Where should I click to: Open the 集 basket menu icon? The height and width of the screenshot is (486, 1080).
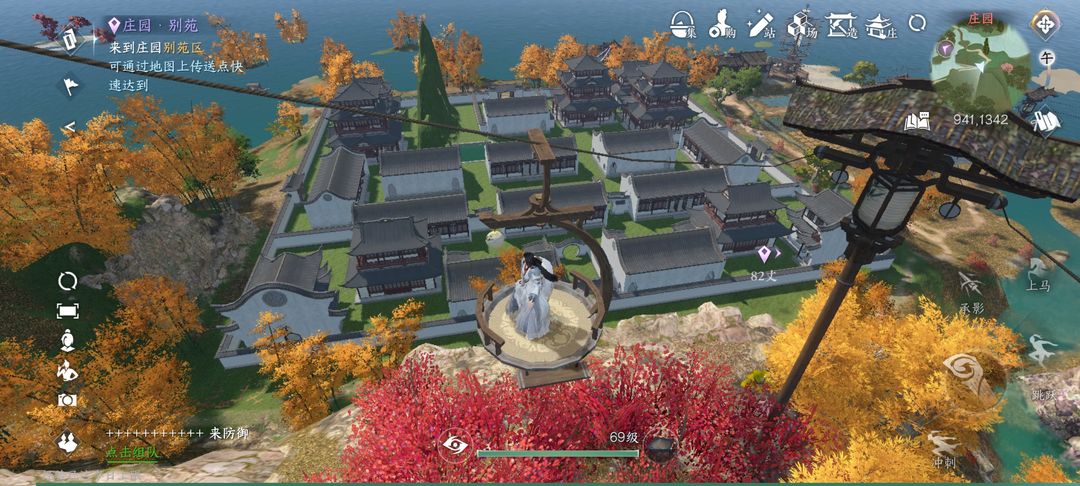point(683,24)
